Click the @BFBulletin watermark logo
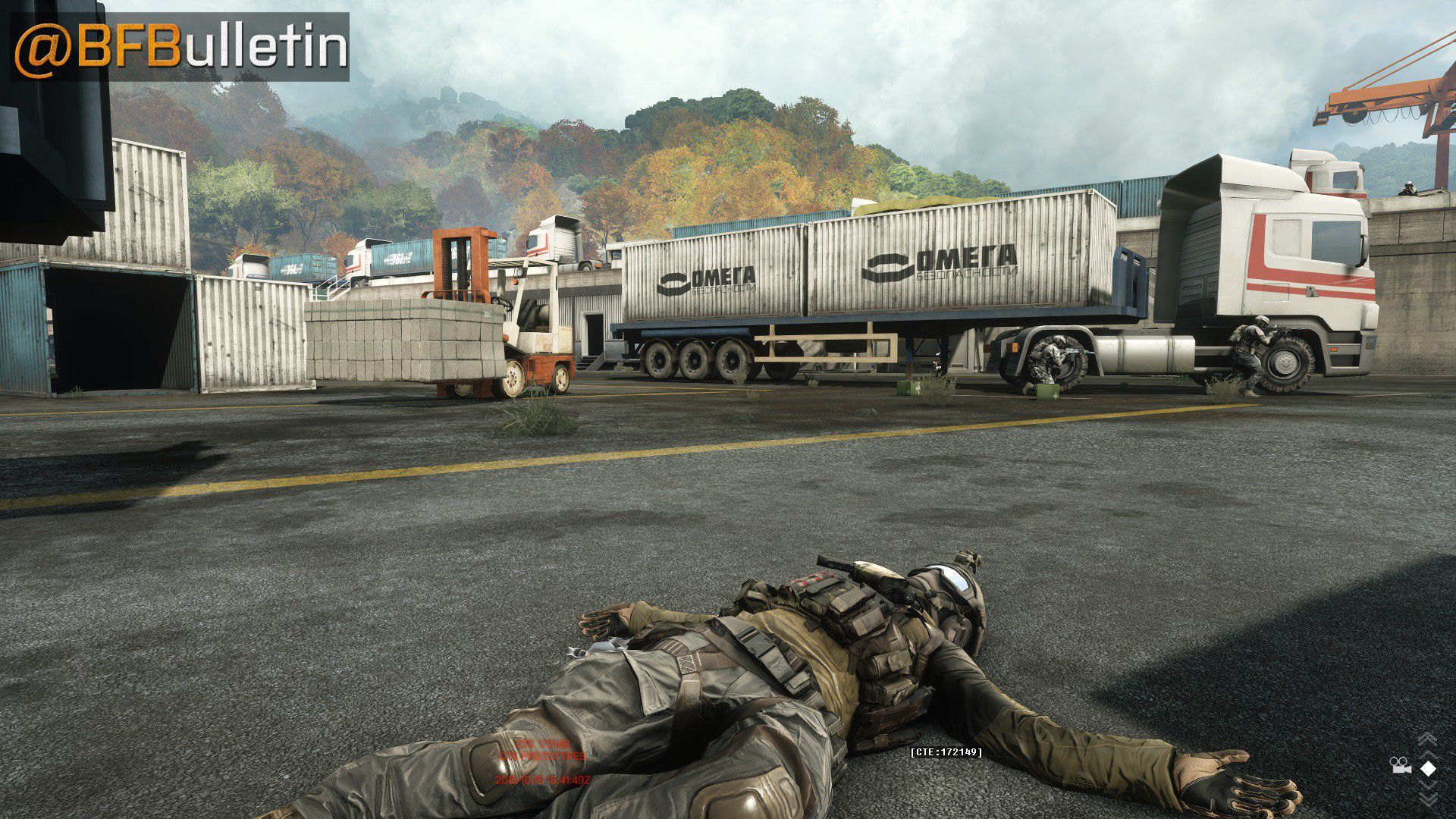 point(180,47)
